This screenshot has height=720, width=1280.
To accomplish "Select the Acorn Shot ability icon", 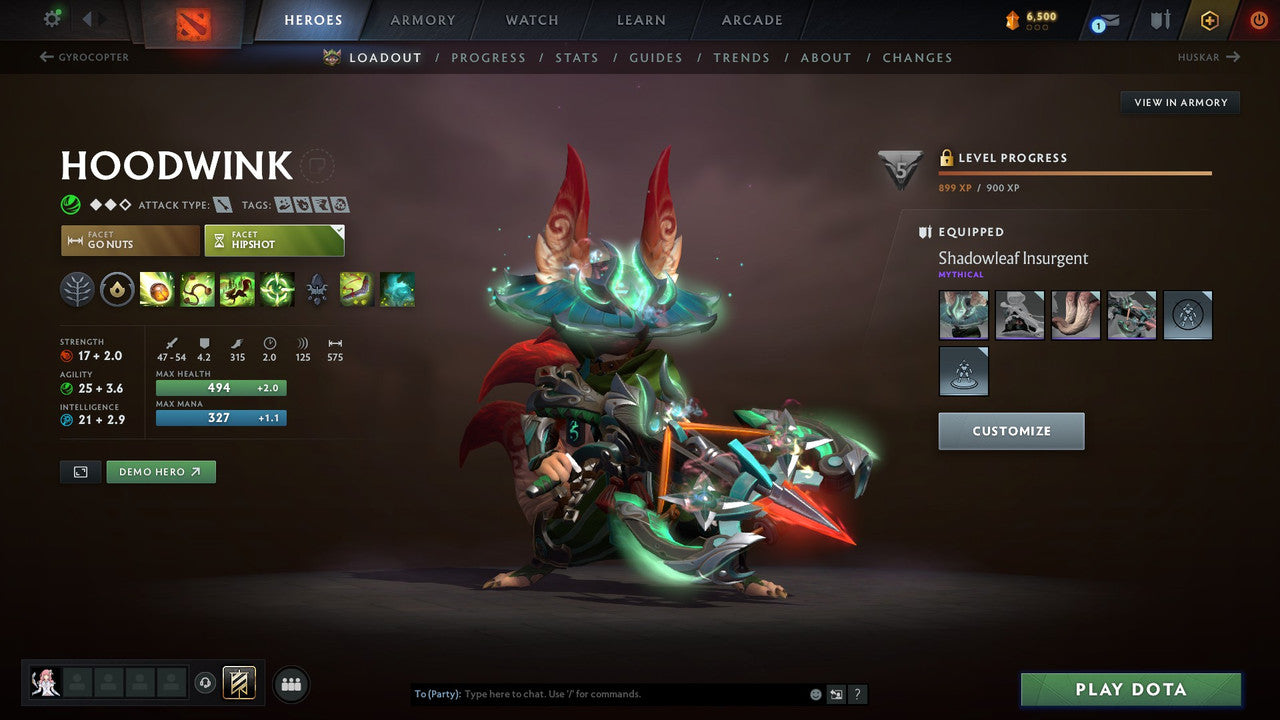I will tap(157, 289).
